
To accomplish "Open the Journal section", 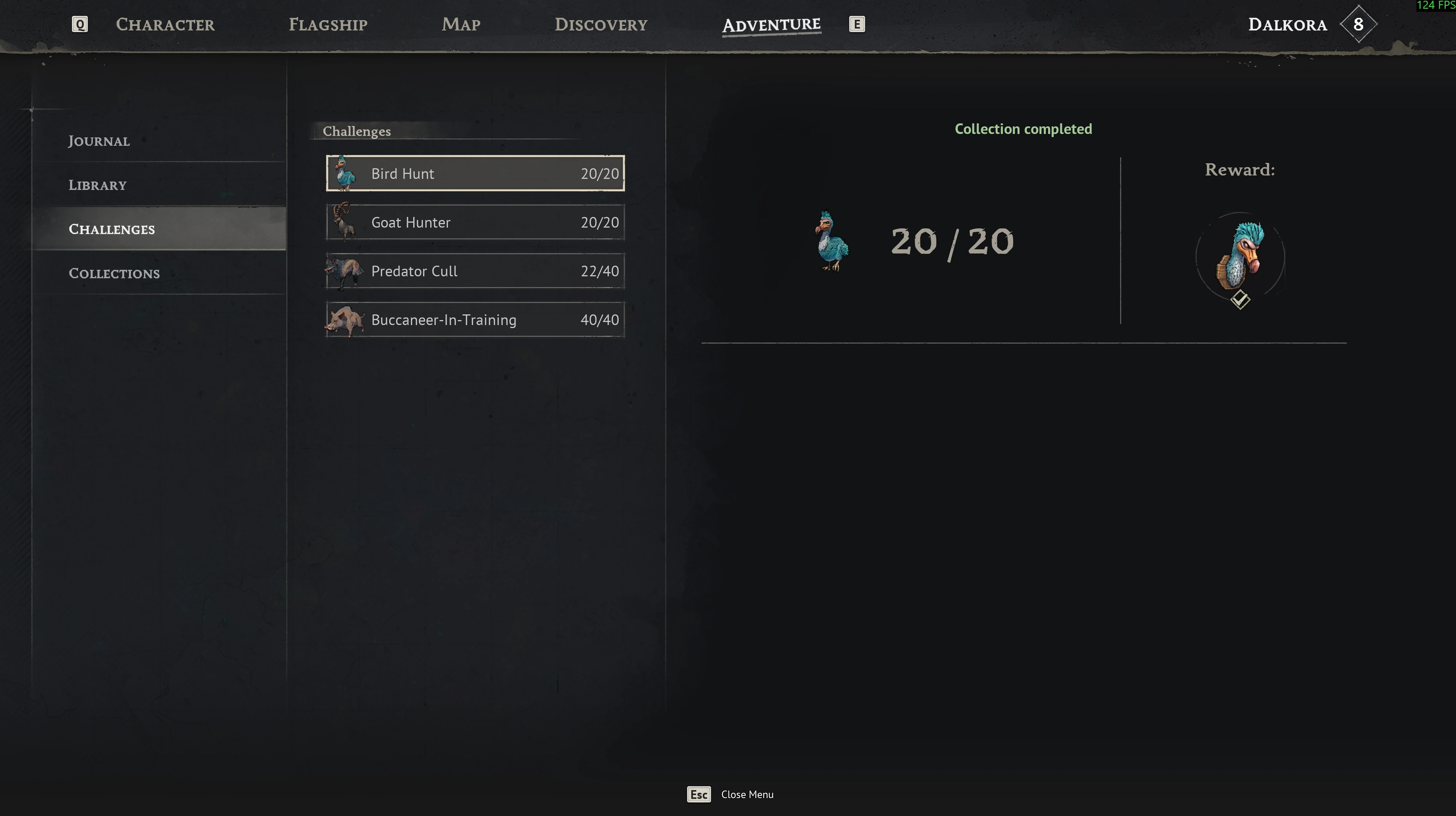I will pyautogui.click(x=99, y=141).
